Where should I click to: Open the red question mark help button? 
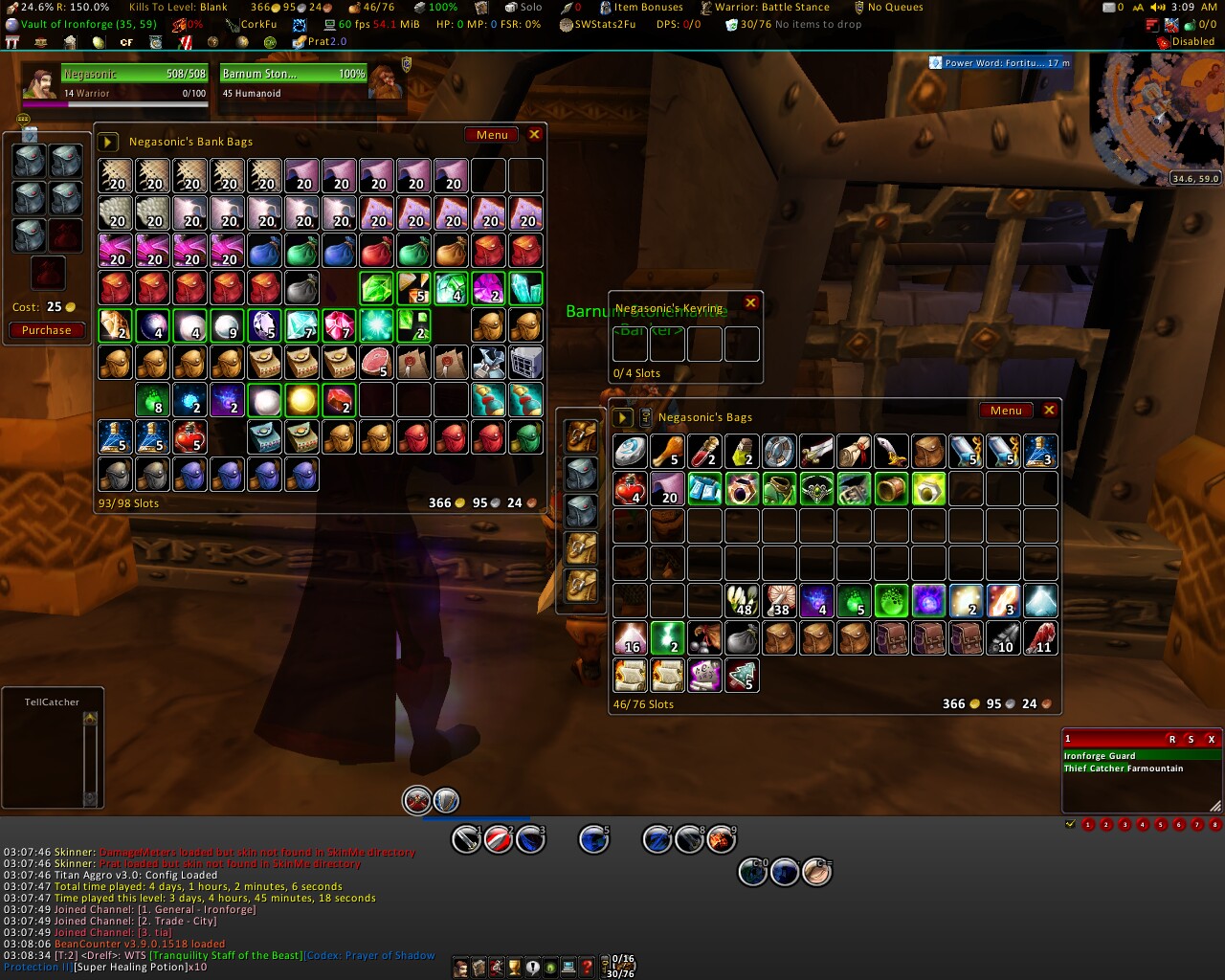(x=587, y=968)
